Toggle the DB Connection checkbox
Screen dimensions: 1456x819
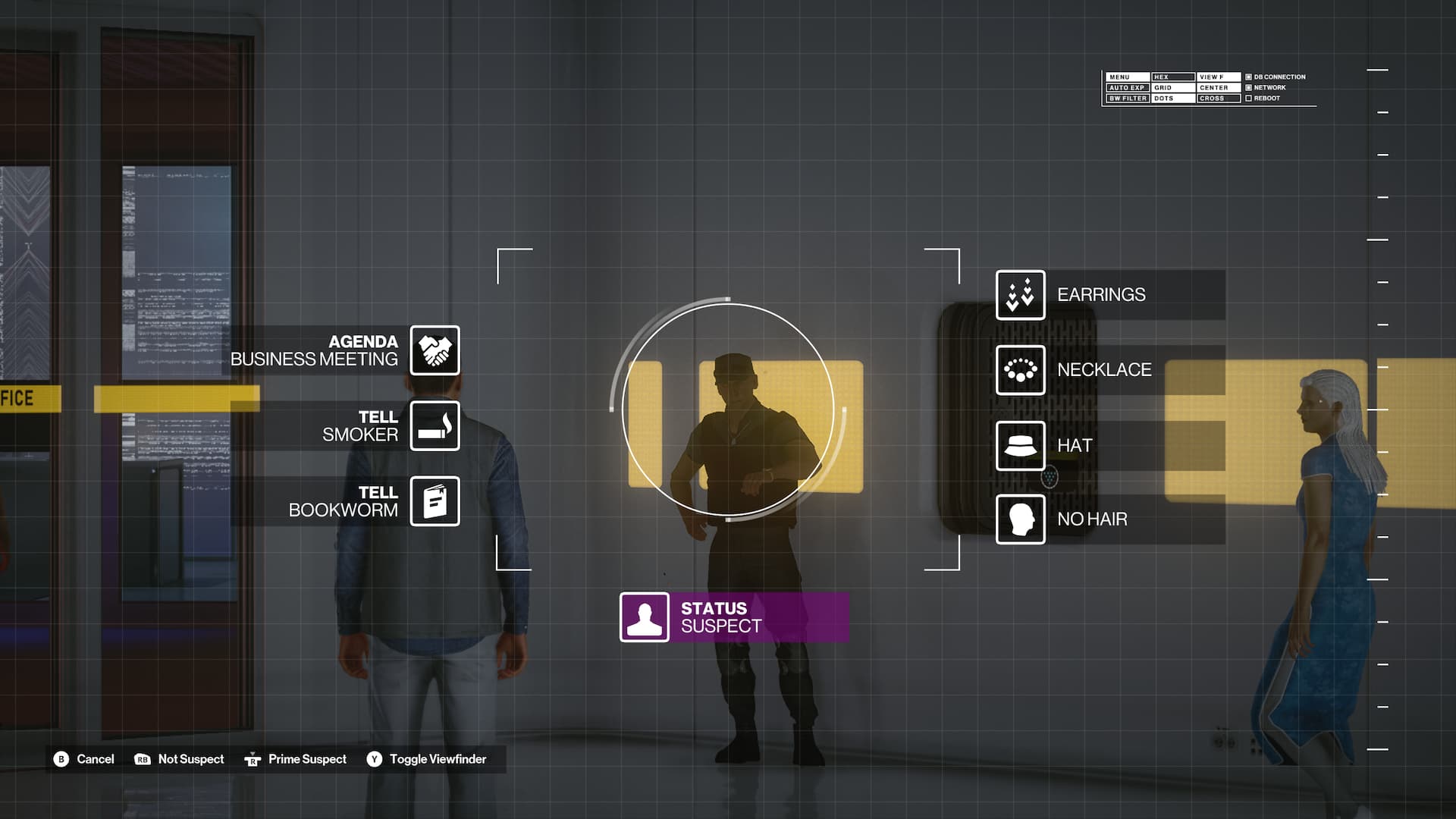[1248, 77]
